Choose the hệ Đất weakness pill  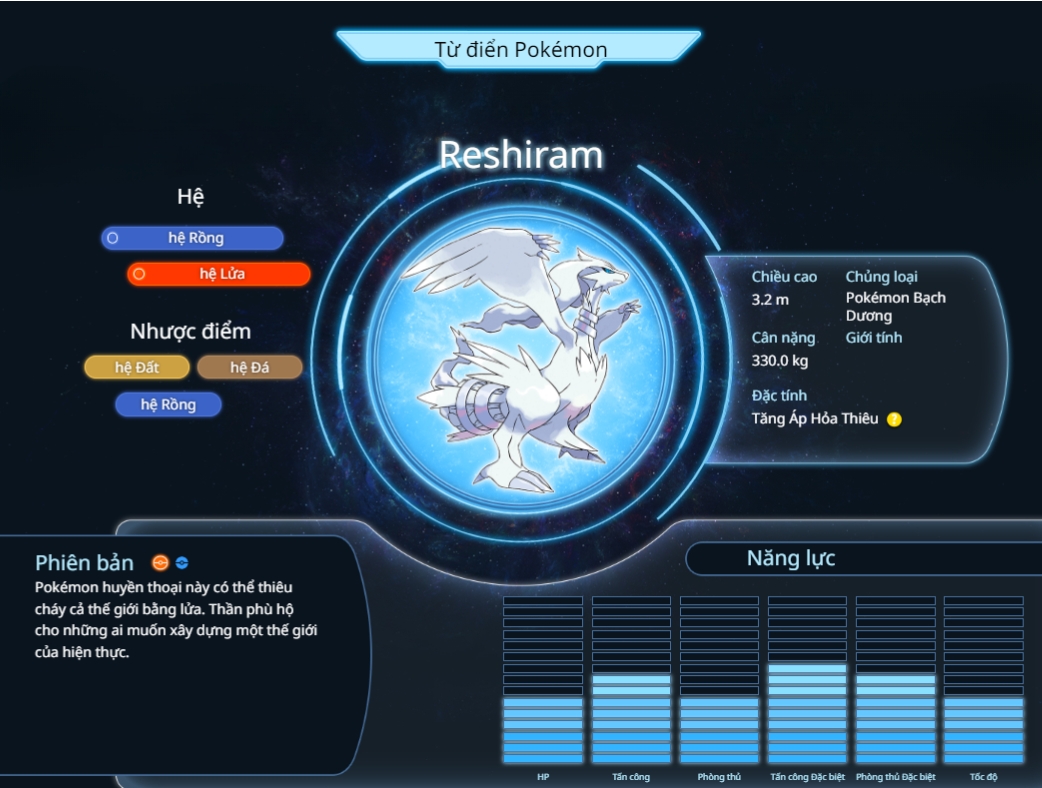137,368
